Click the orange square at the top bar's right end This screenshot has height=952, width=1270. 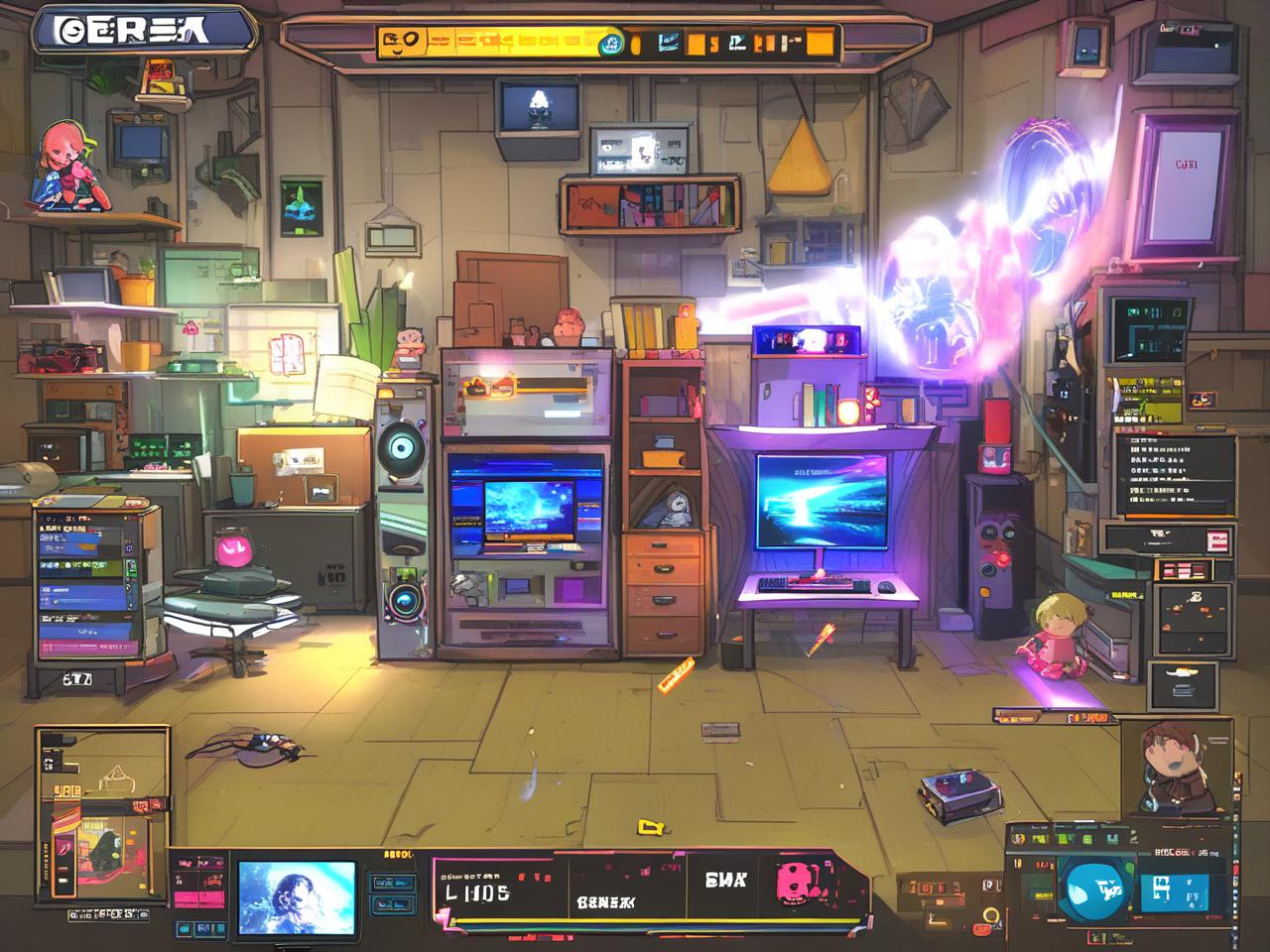[820, 43]
